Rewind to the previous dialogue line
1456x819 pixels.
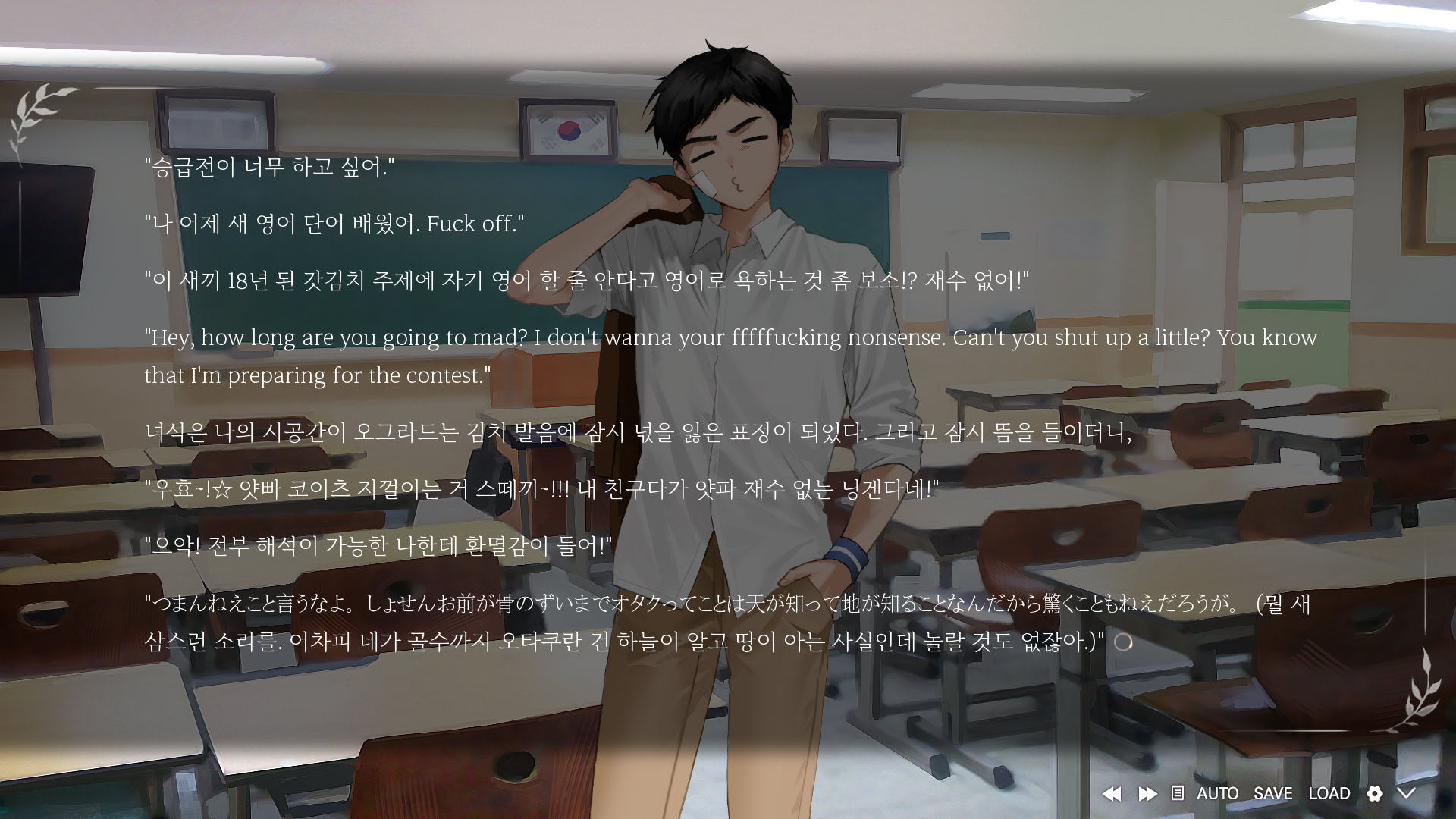click(1112, 793)
